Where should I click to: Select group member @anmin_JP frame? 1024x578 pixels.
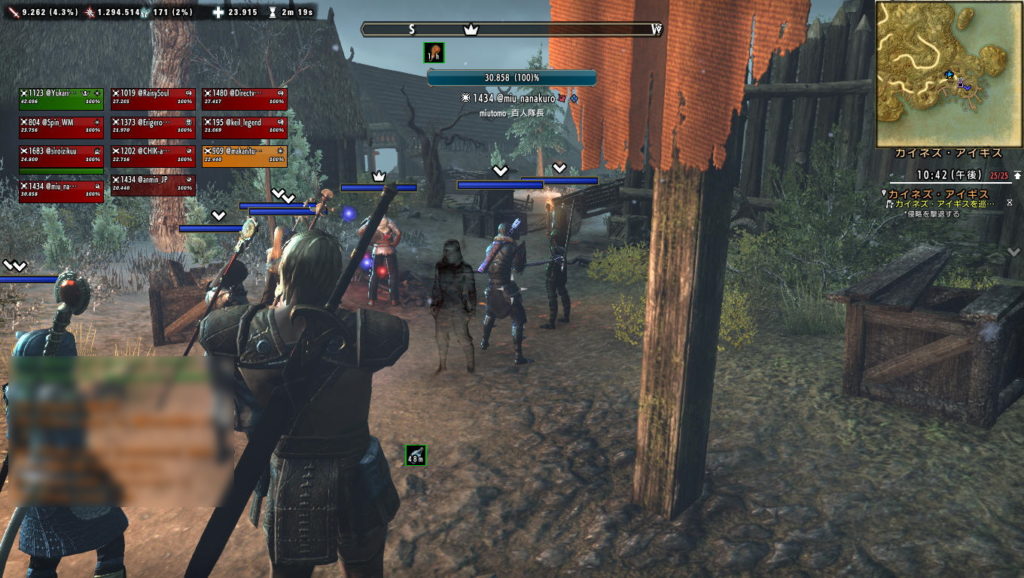coord(153,184)
